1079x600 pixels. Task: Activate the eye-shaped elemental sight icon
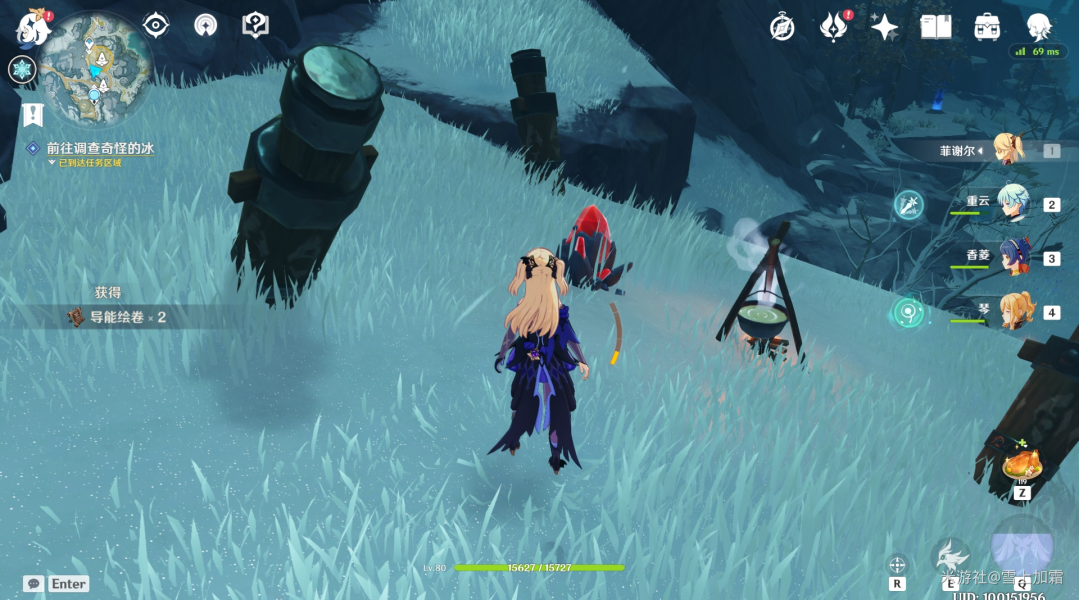[156, 25]
